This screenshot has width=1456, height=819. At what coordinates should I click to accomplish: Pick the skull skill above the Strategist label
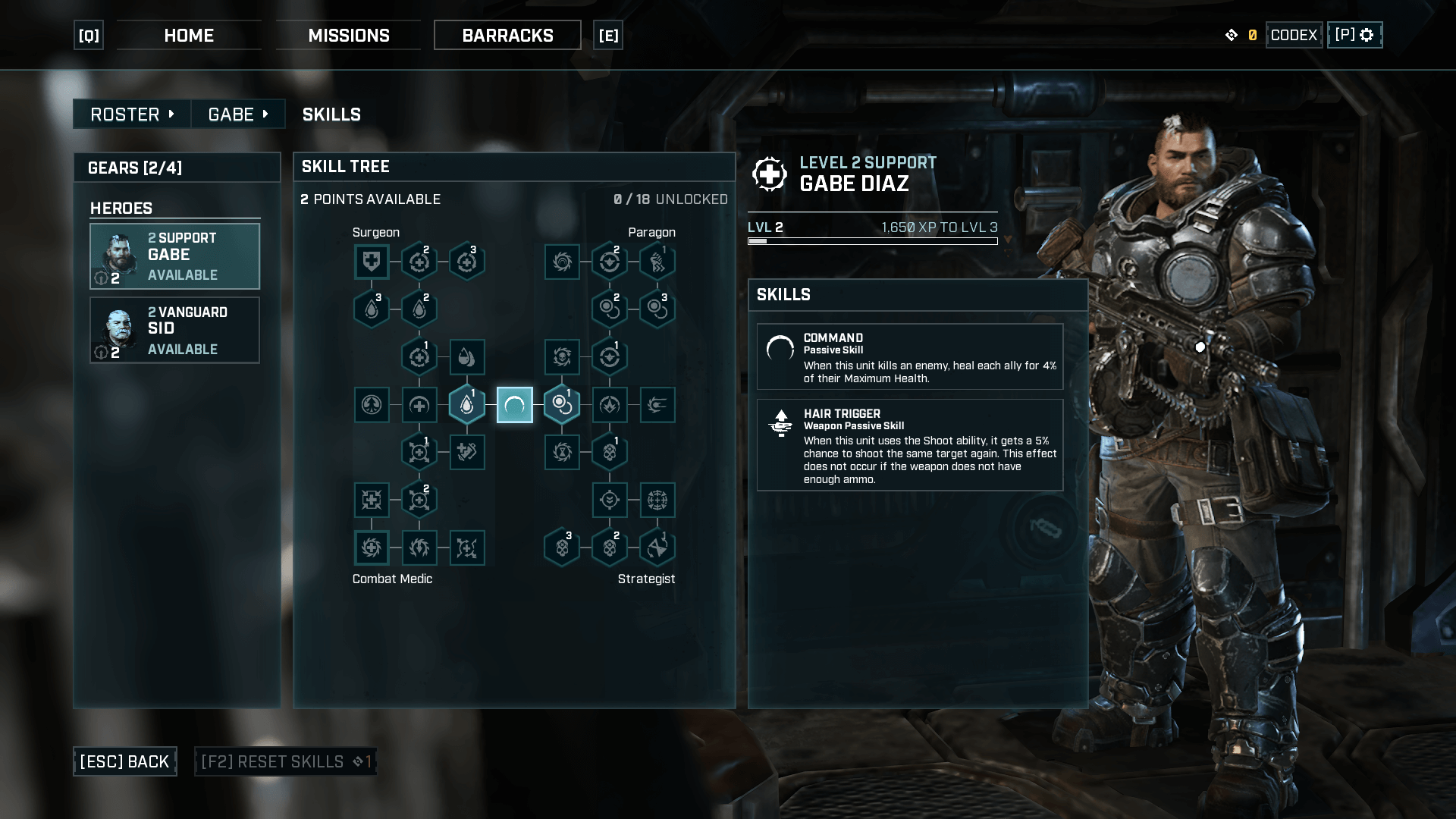tap(610, 548)
